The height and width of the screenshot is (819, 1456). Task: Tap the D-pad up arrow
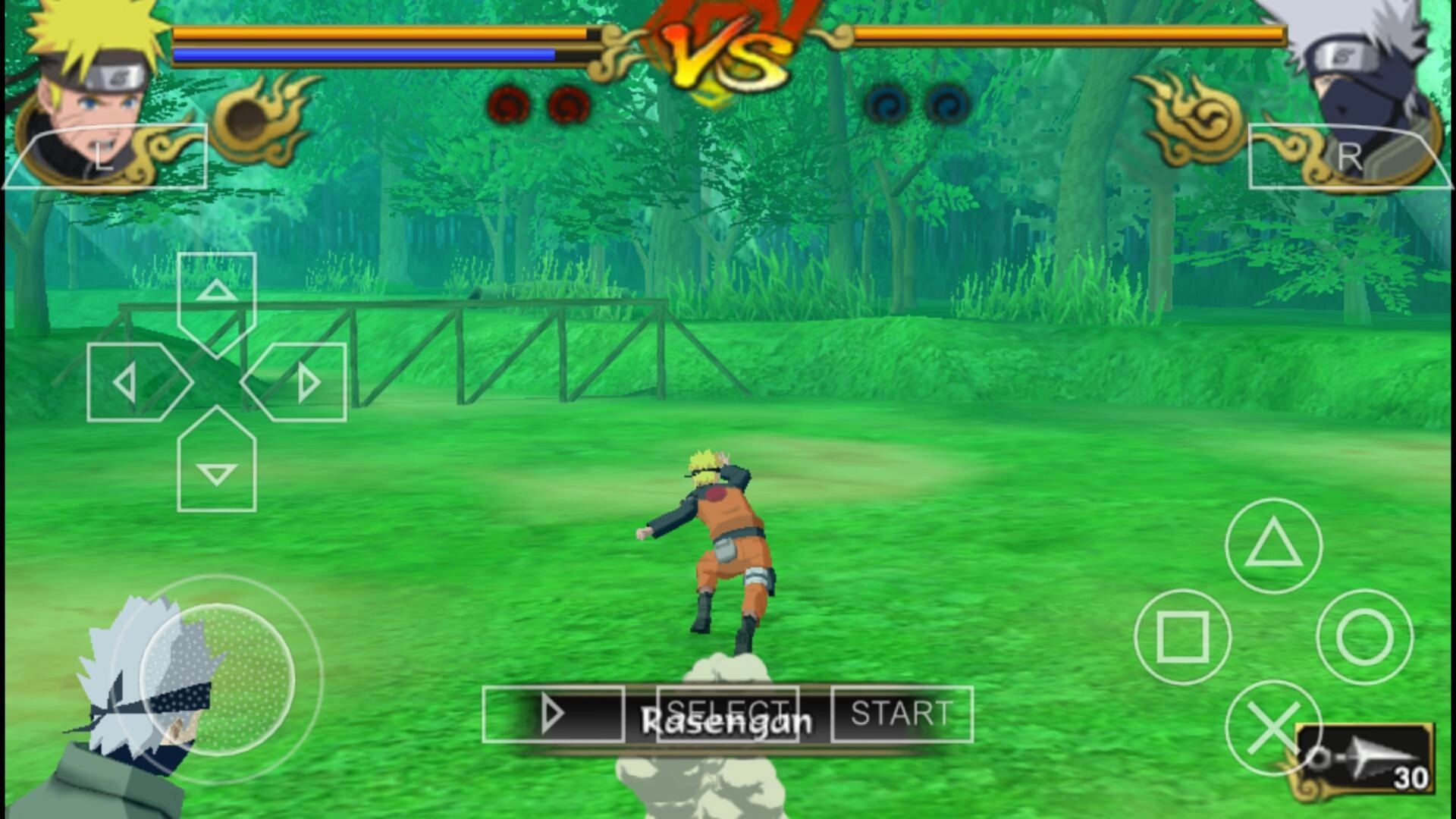pyautogui.click(x=216, y=296)
